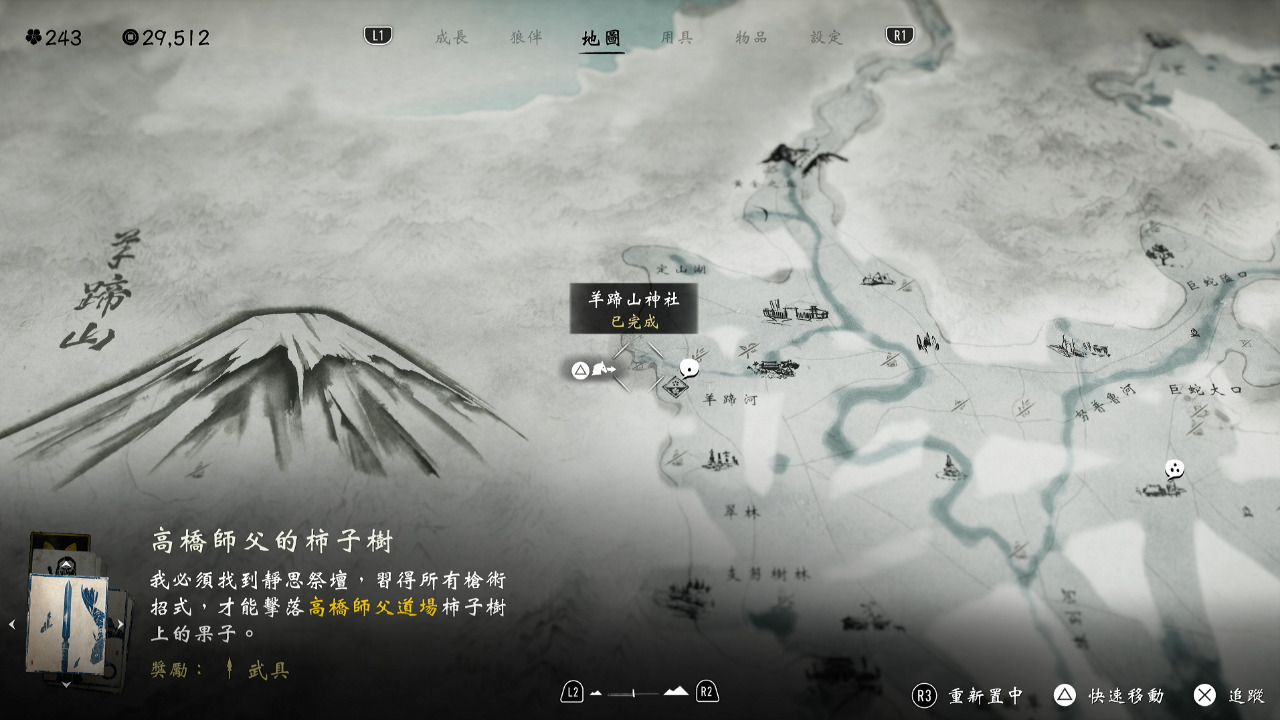1280x720 pixels.
Task: Select the speech bubble marker below 巨蛇大口
Action: pyautogui.click(x=1174, y=468)
